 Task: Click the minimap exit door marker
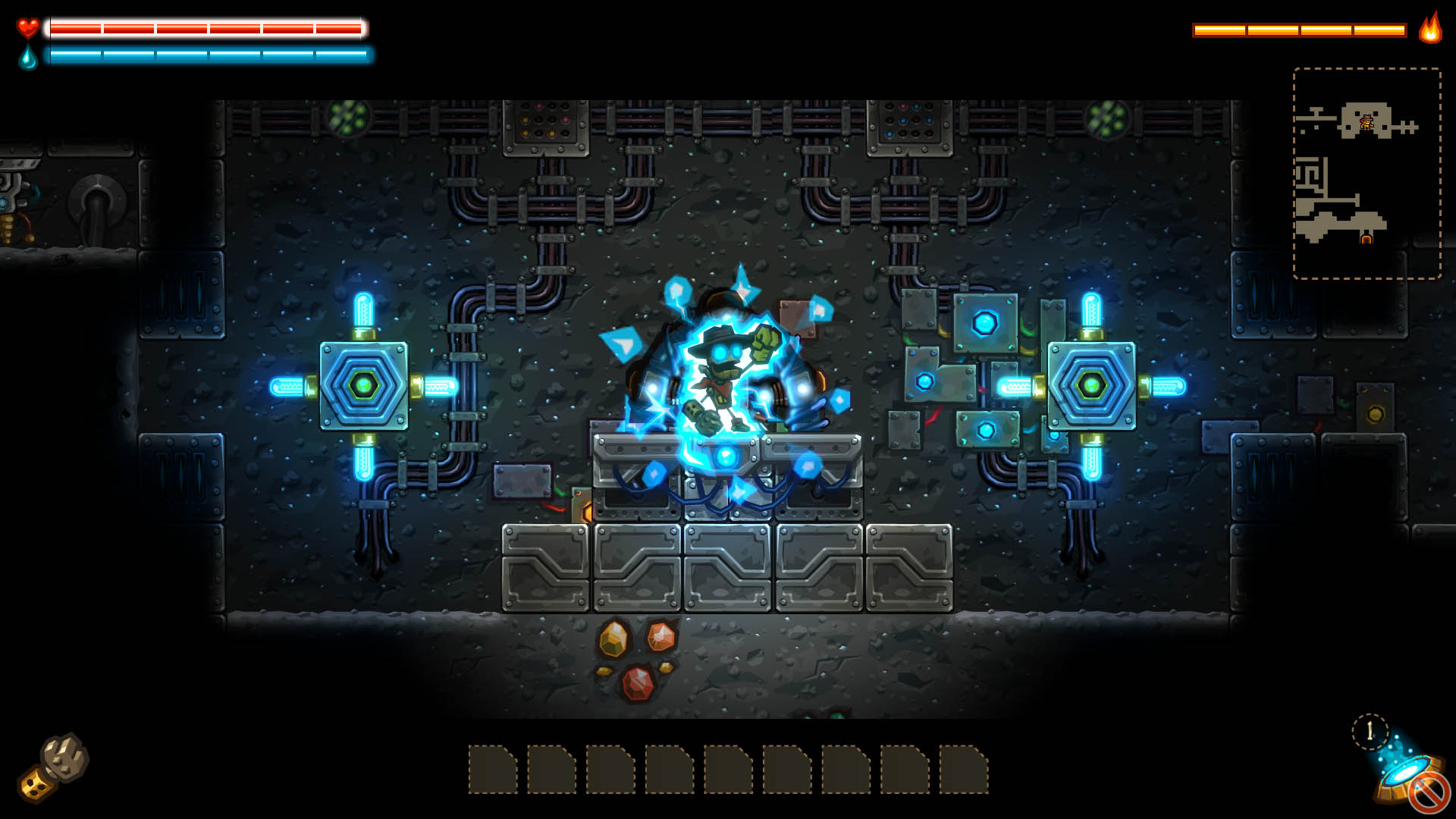click(x=1367, y=239)
